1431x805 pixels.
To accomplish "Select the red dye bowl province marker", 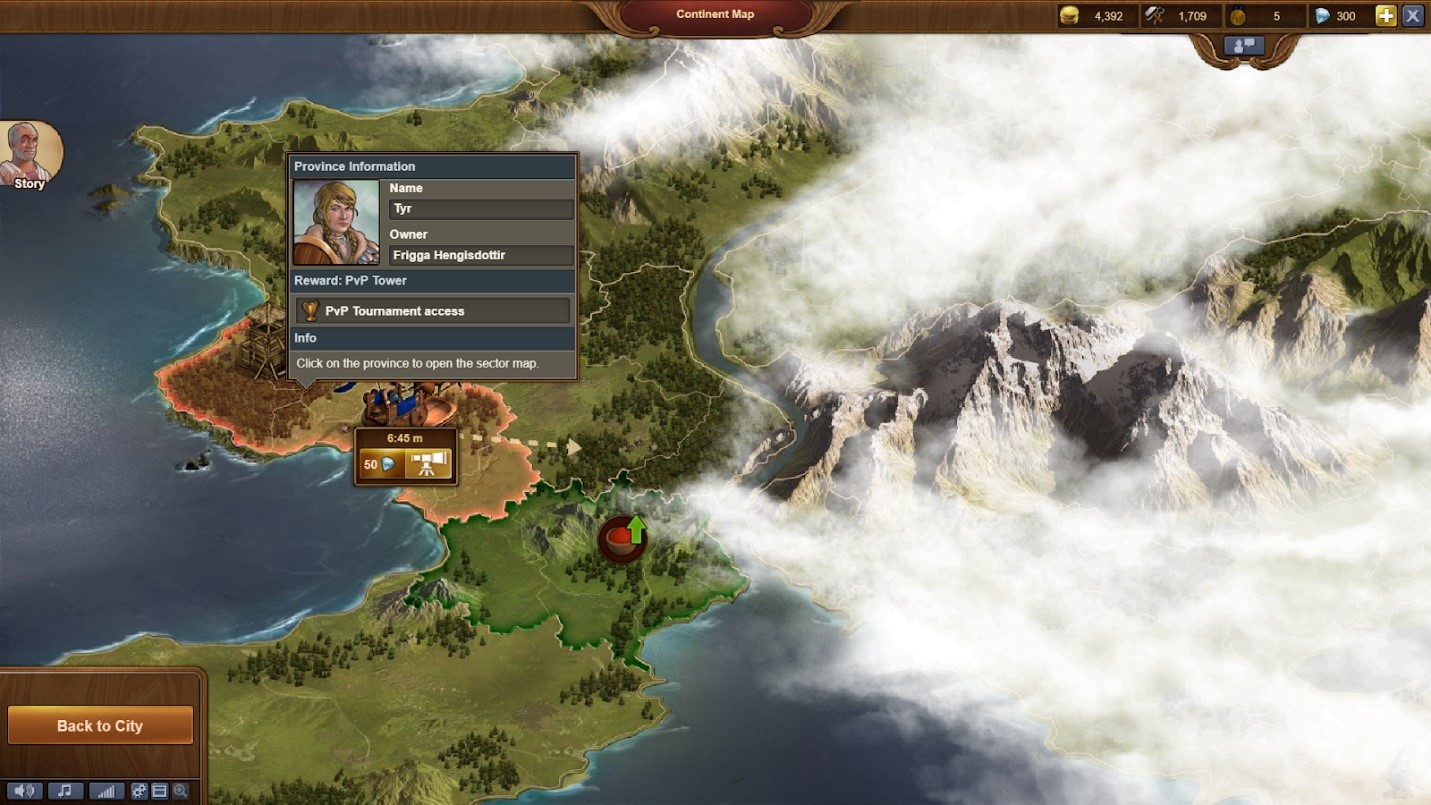I will coord(622,539).
